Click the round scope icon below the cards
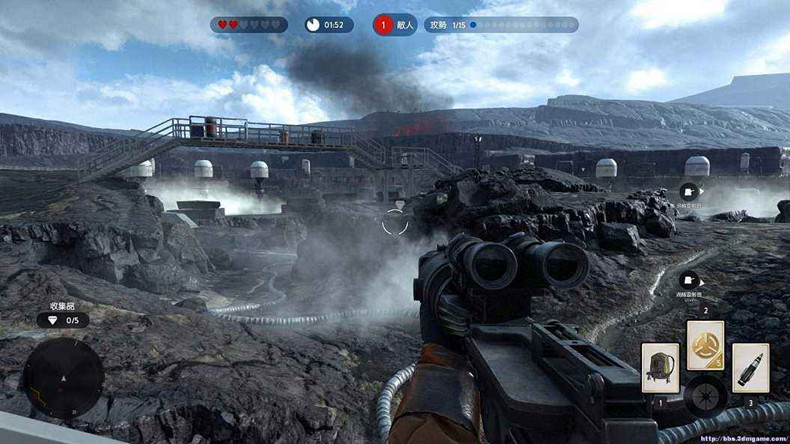Screen dimensions: 790x444 coord(706,395)
